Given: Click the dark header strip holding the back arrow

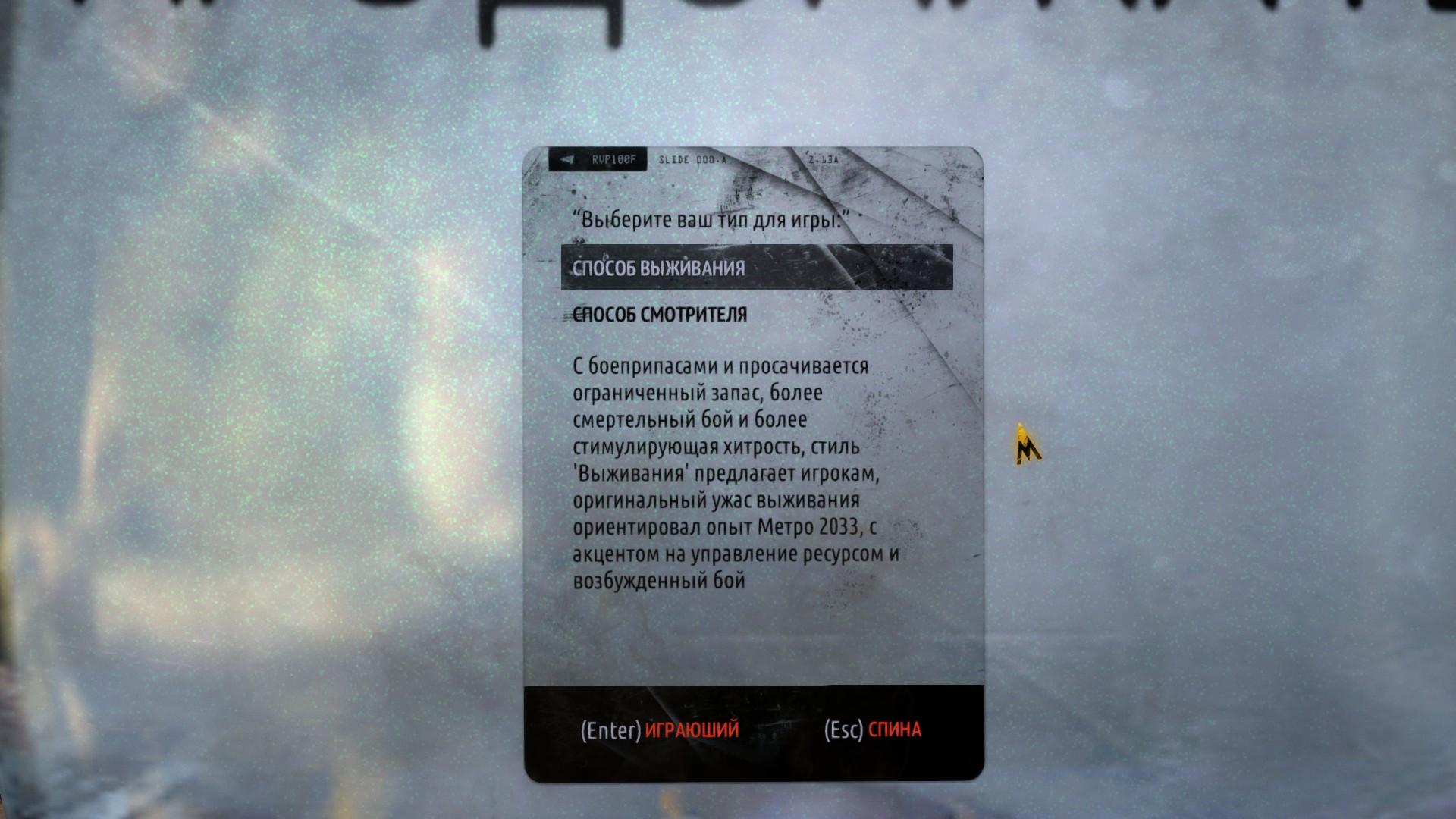Looking at the screenshot, I should pyautogui.click(x=599, y=159).
